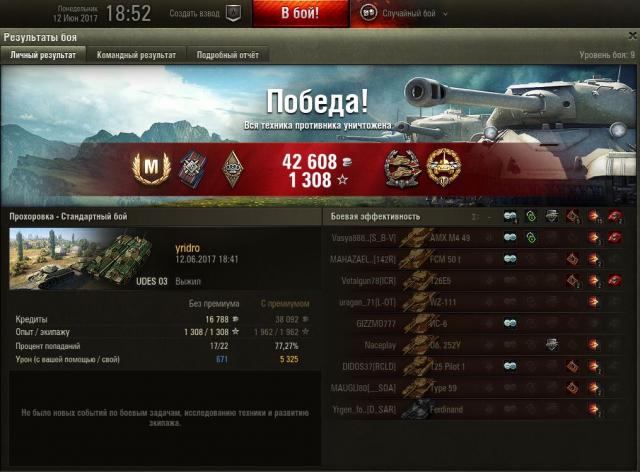Viewport: 640px width, 472px height.
Task: Click the player name yridro
Action: click(188, 247)
